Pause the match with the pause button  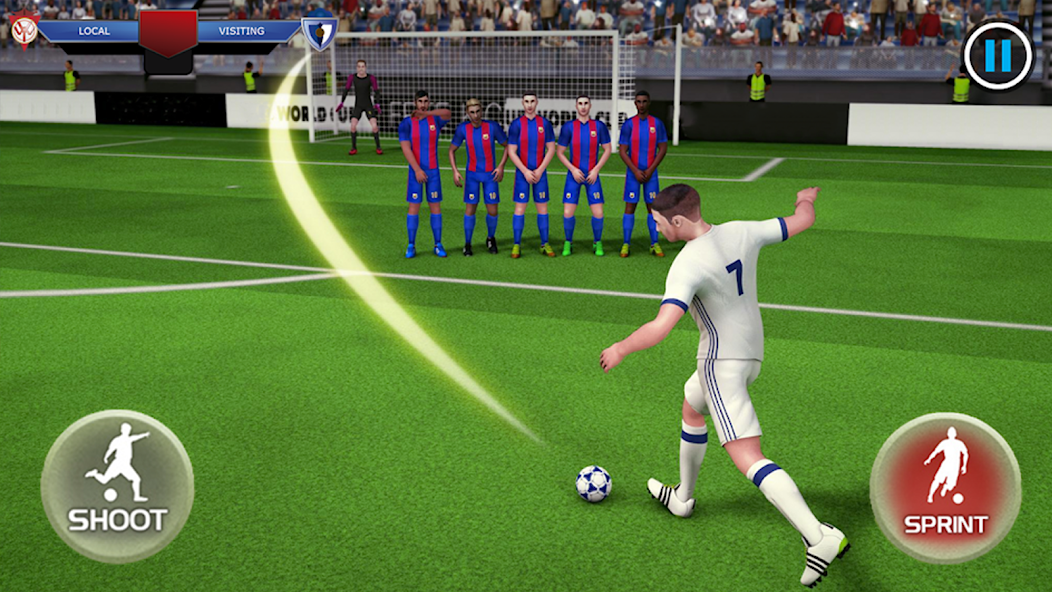pyautogui.click(x=997, y=56)
